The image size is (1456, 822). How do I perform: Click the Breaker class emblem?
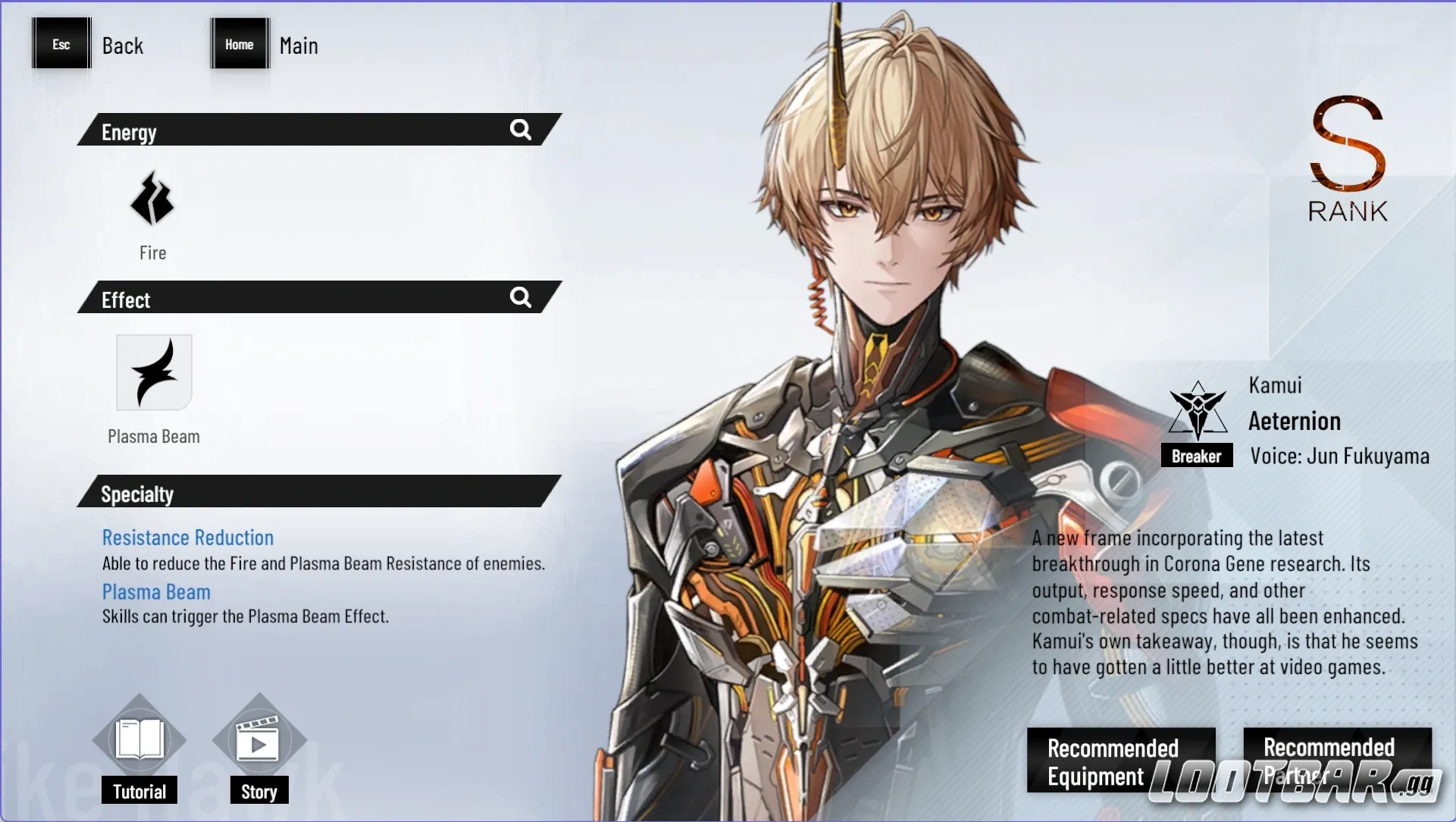[1198, 409]
